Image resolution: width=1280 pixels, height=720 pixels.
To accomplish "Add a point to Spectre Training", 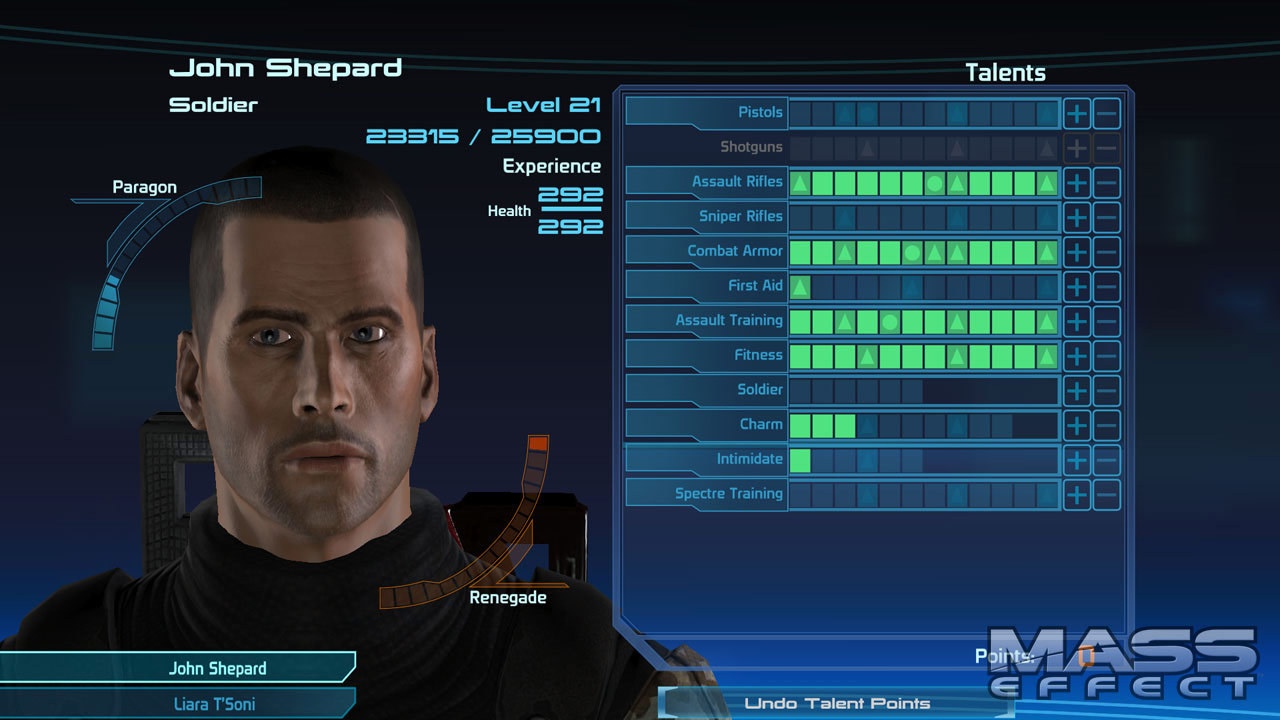I will 1078,493.
